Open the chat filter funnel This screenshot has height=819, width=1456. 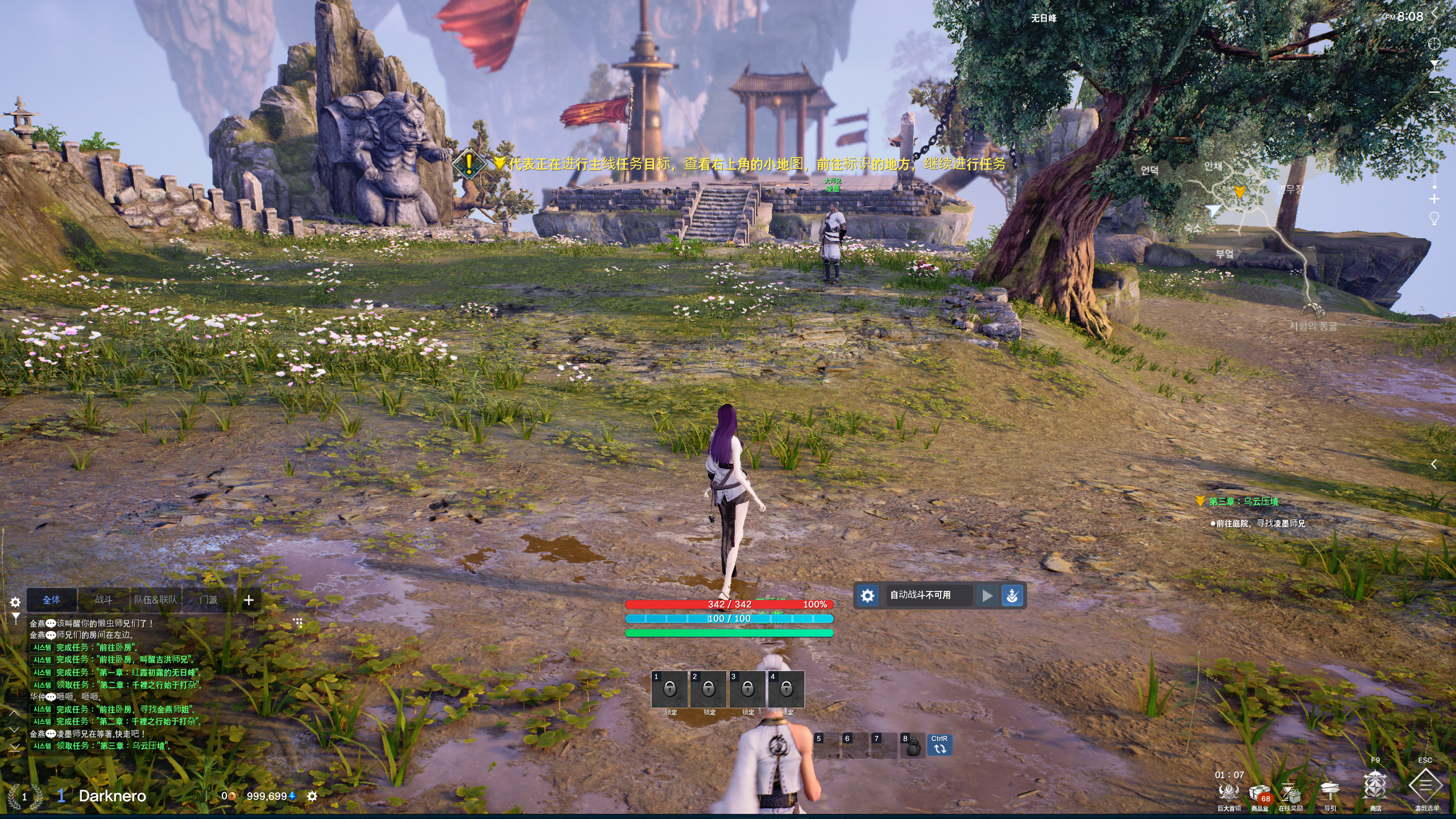tap(15, 617)
